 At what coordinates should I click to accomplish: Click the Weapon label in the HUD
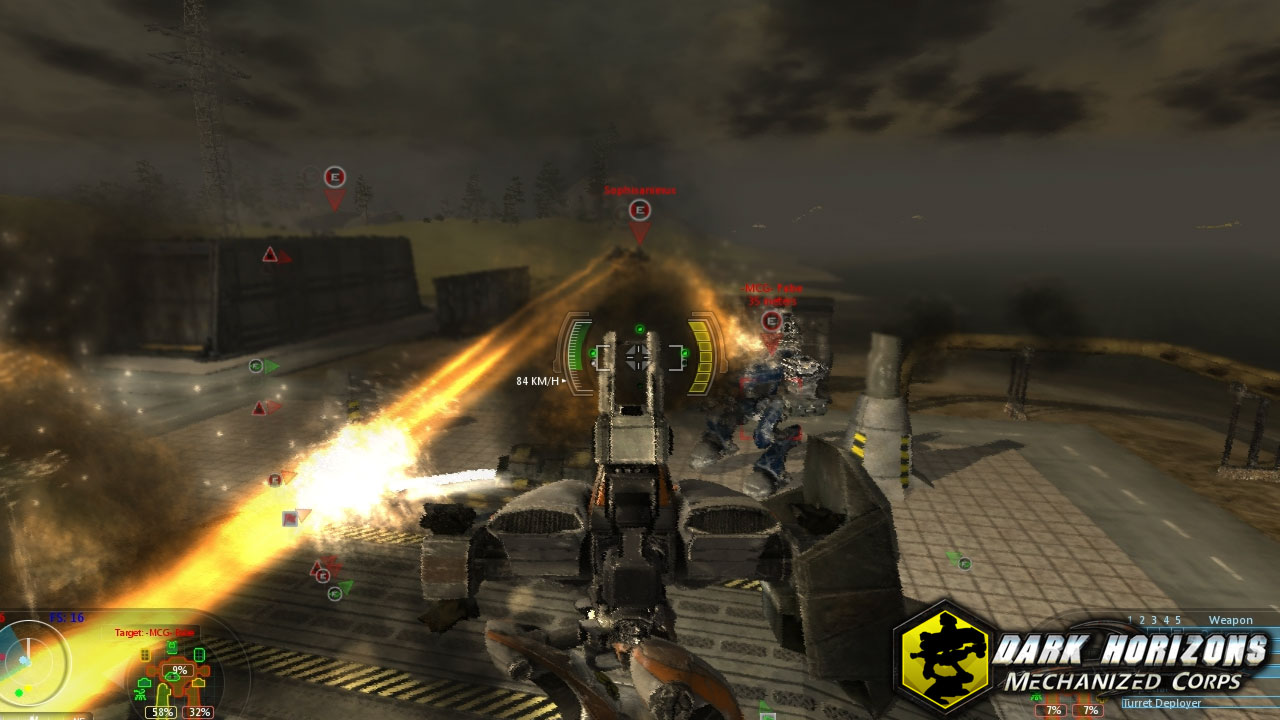click(x=1231, y=620)
